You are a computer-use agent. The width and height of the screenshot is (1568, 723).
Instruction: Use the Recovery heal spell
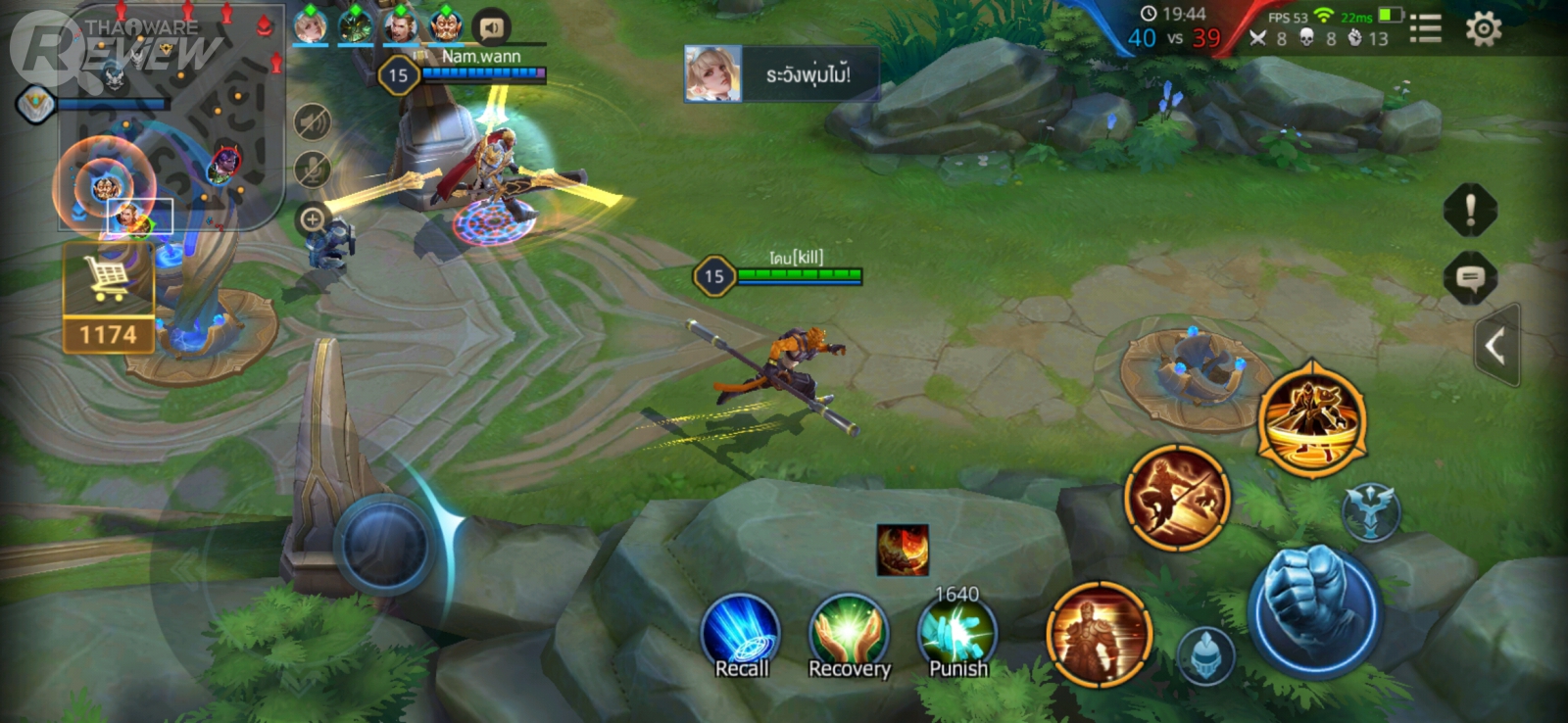[849, 635]
